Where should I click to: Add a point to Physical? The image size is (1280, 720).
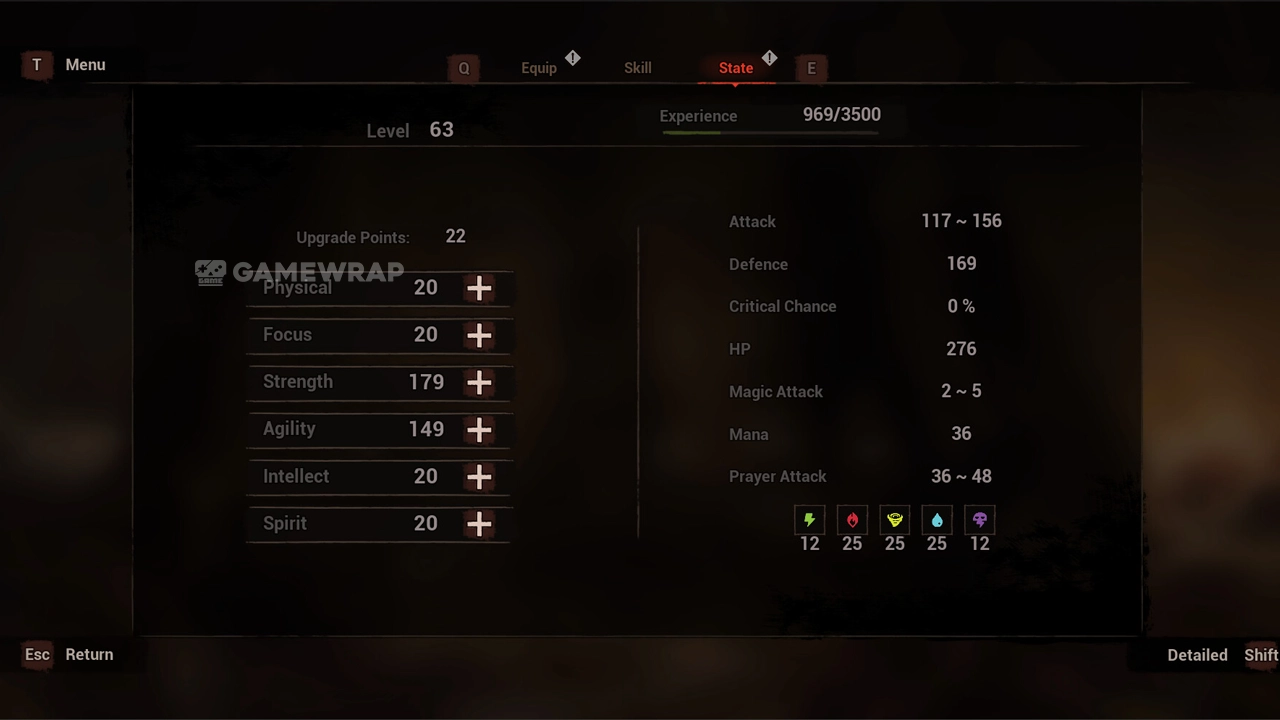pos(479,288)
